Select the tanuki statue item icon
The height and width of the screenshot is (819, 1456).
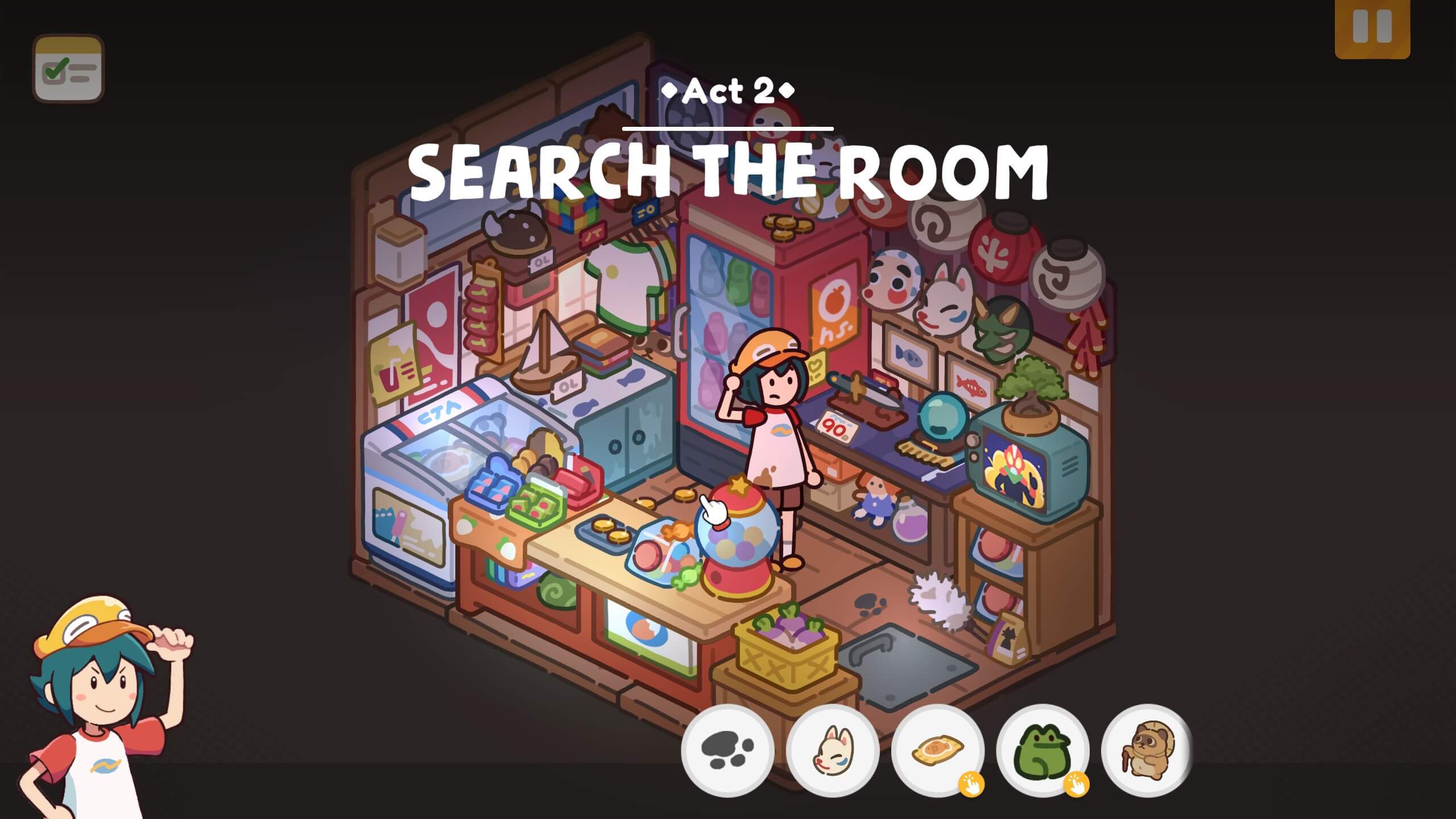[x=1147, y=750]
